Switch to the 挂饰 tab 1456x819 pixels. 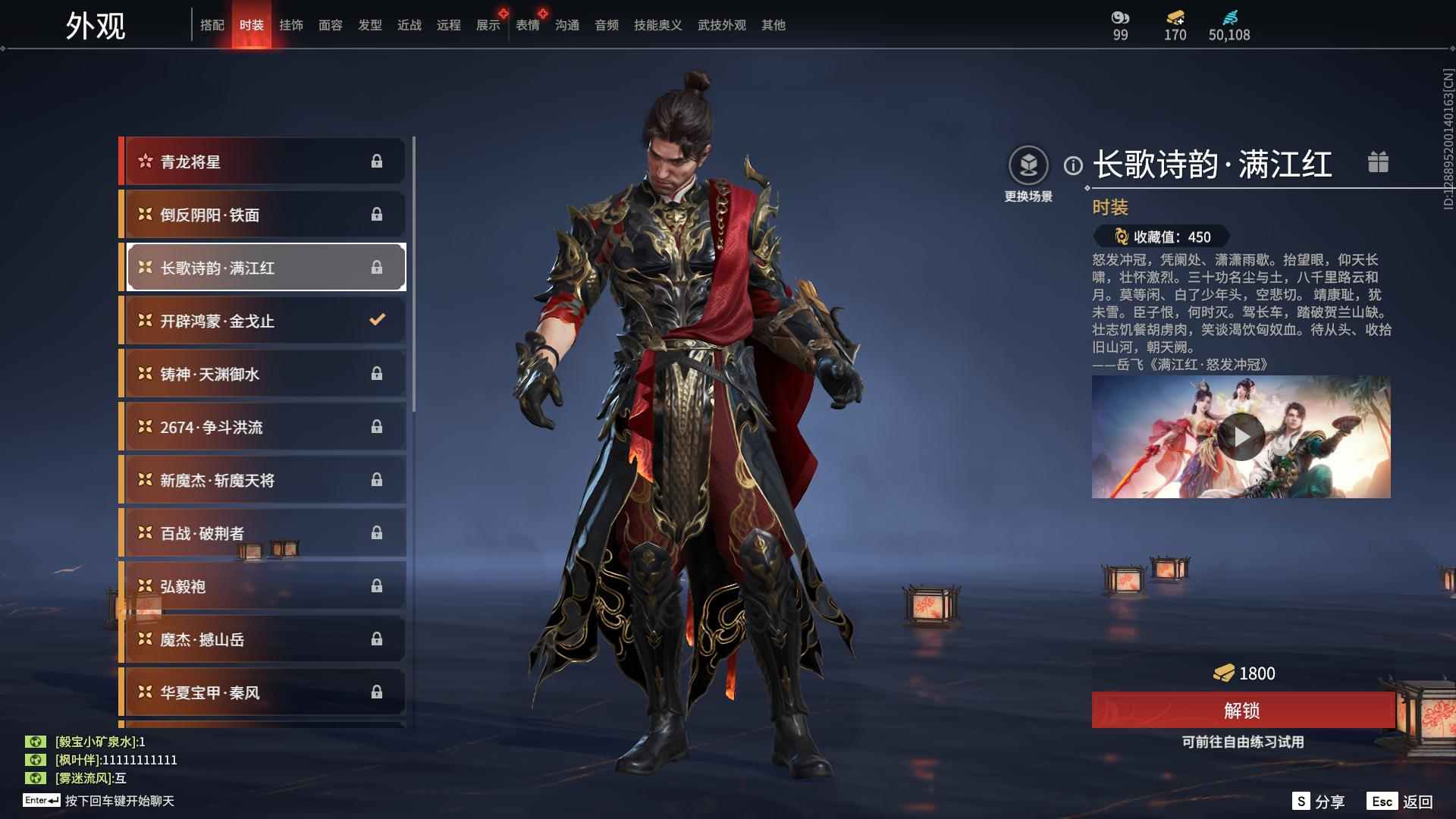tap(291, 25)
